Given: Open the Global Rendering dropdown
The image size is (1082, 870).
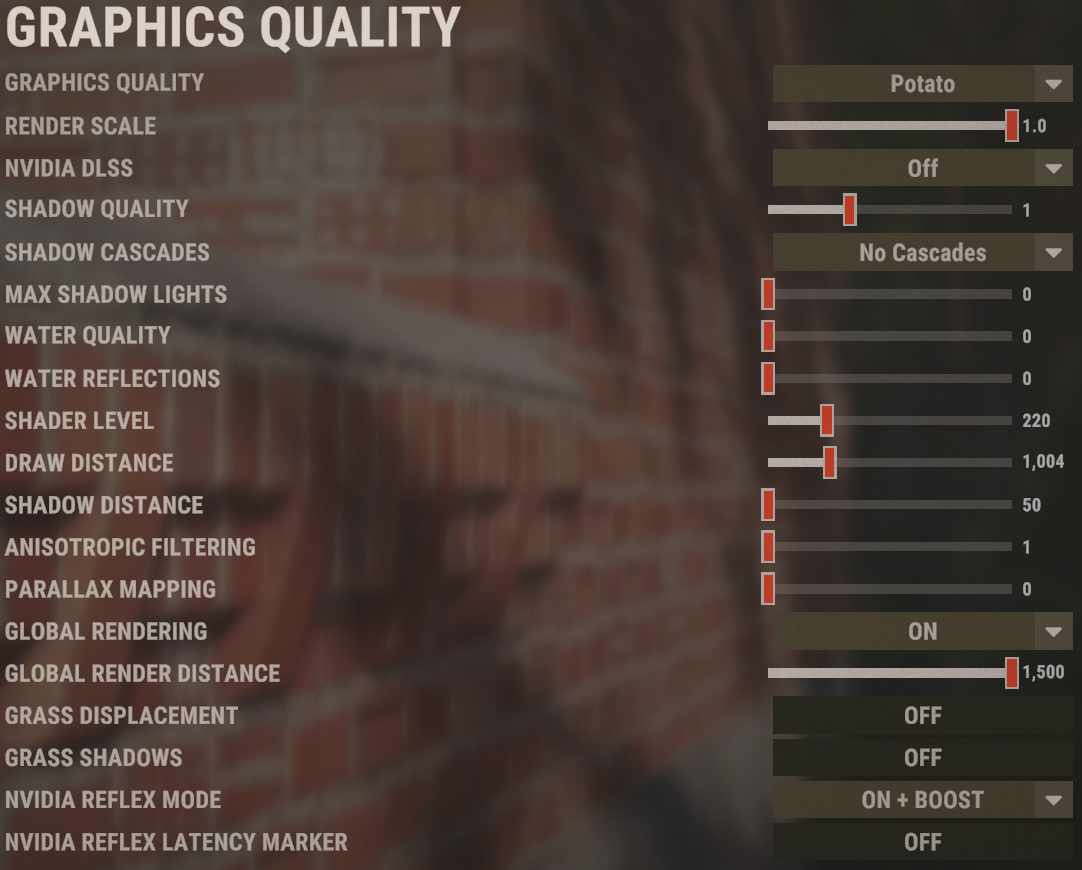Looking at the screenshot, I should tap(921, 631).
